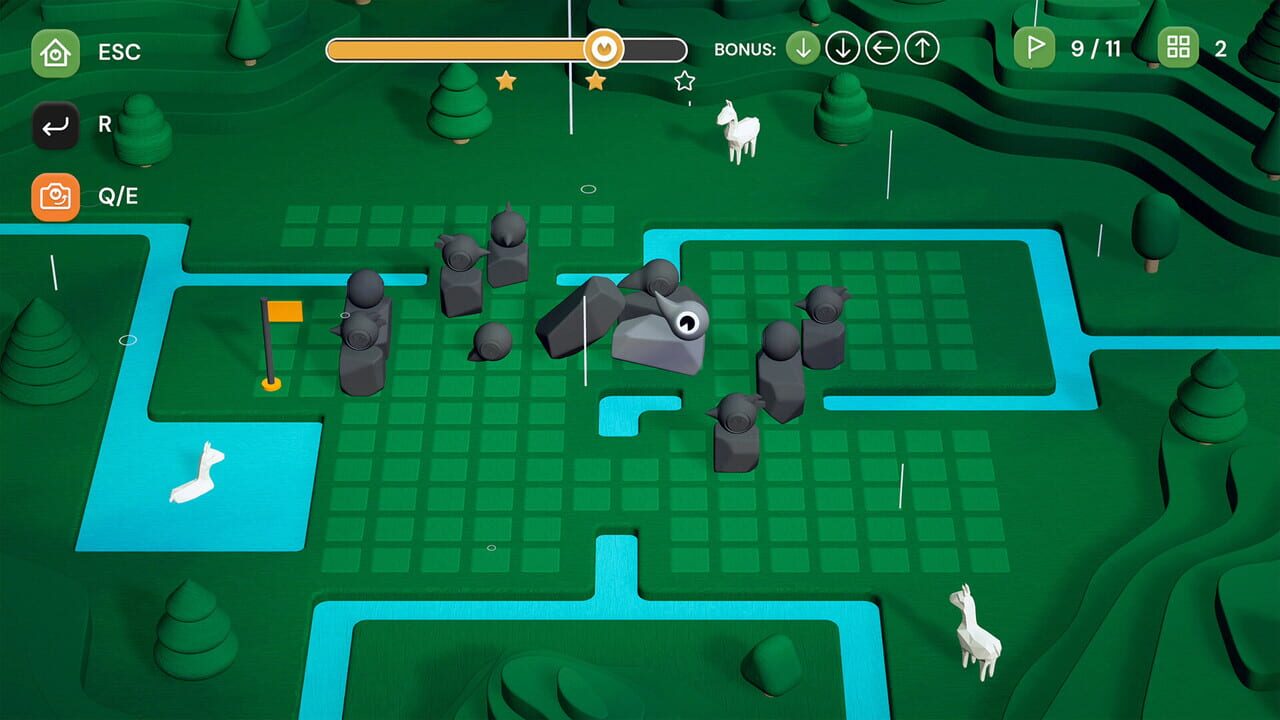This screenshot has height=720, width=1280.
Task: Open the grid squares icon labeled 2
Action: pos(1176,46)
